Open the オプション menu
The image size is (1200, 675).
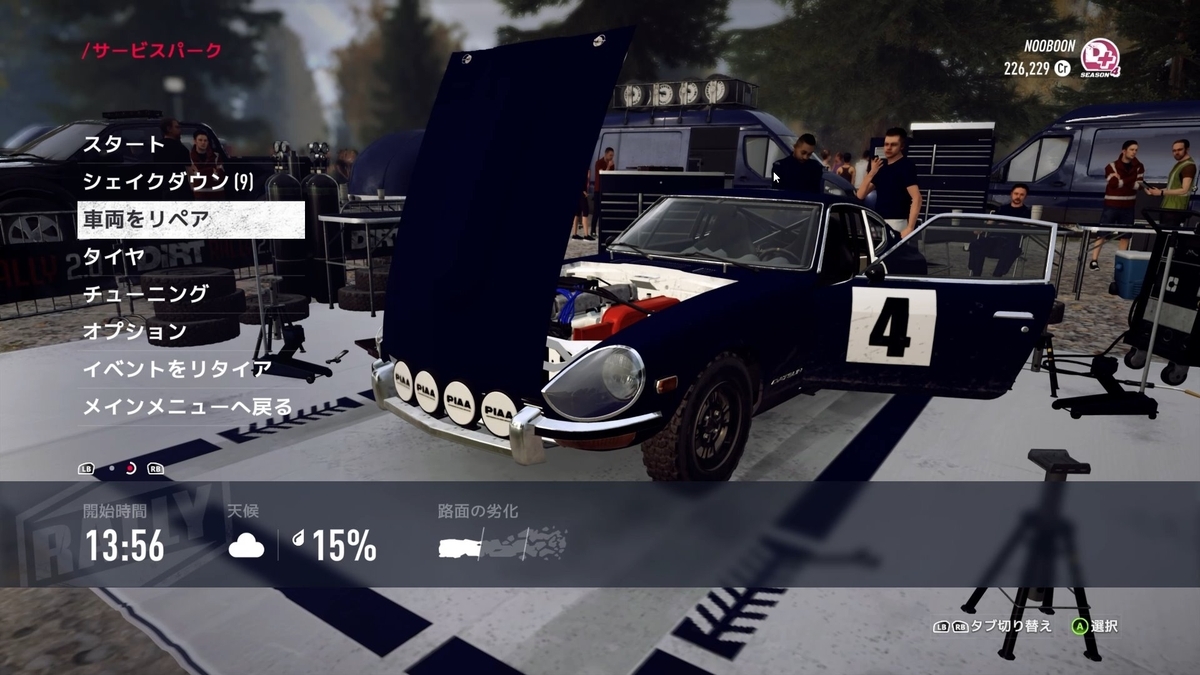click(135, 331)
